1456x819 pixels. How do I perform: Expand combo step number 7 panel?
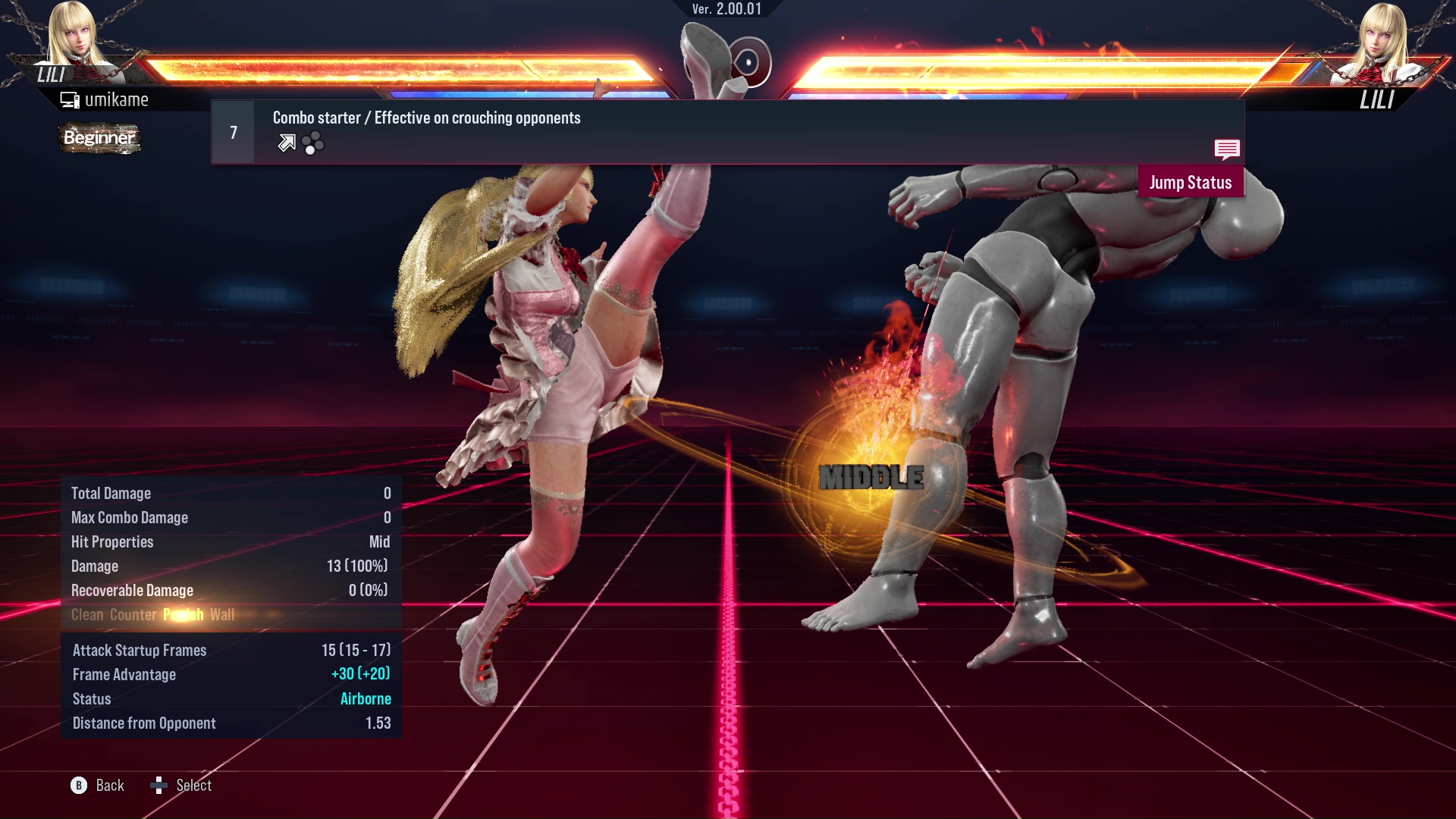(x=232, y=131)
